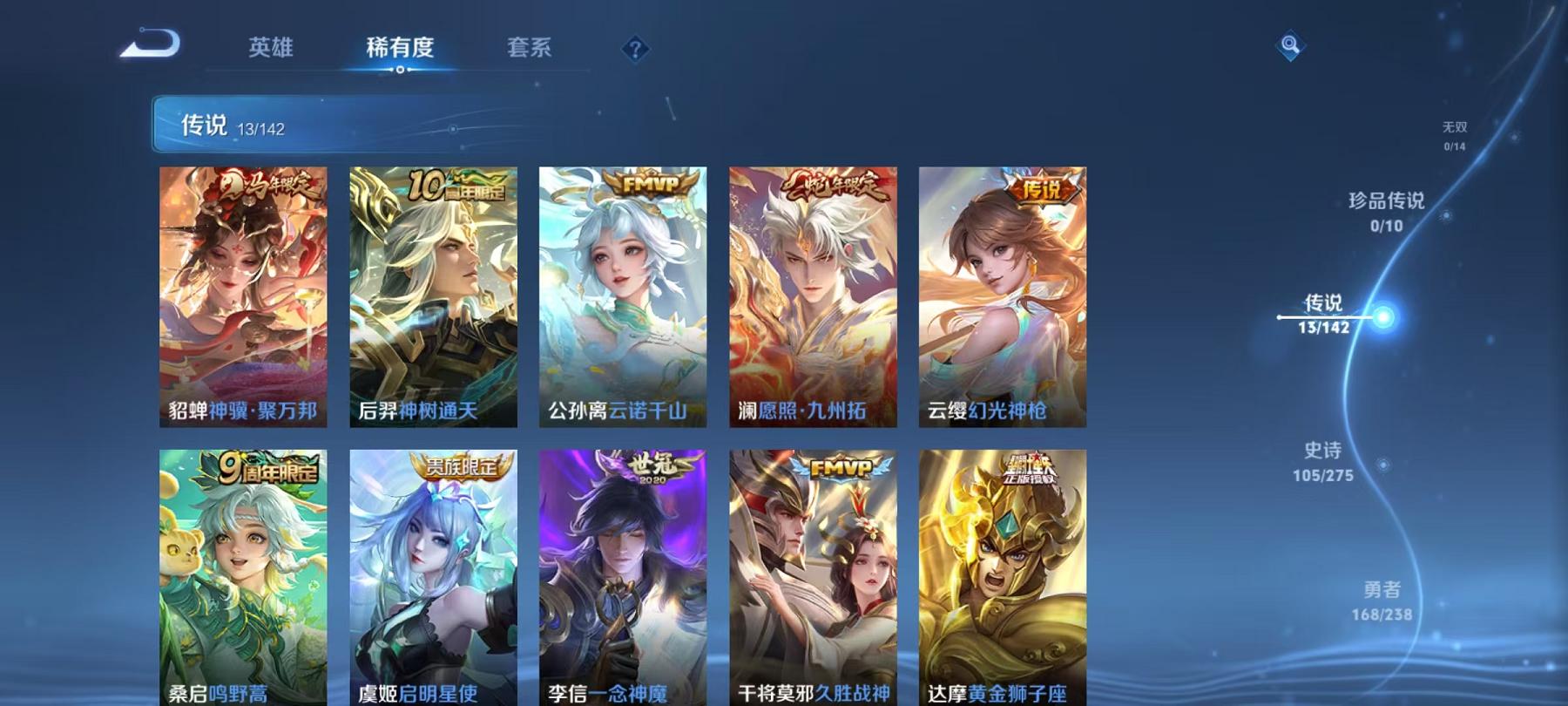1568x706 pixels.
Task: View the 公孙离 云诺千山 FMVP skin
Action: click(620, 296)
